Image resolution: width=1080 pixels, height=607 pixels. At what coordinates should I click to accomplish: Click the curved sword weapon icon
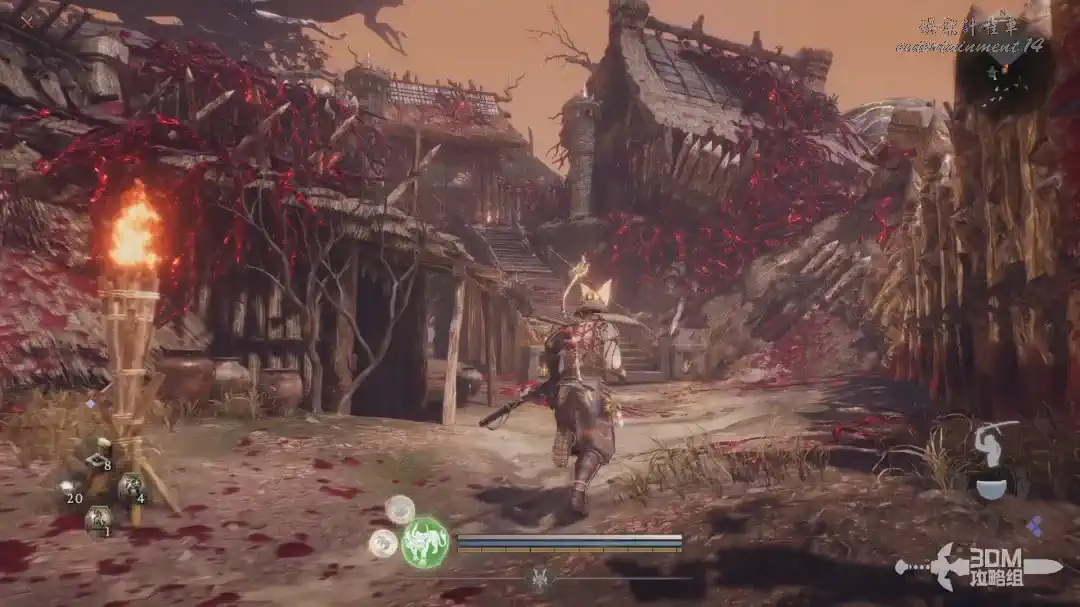click(993, 441)
